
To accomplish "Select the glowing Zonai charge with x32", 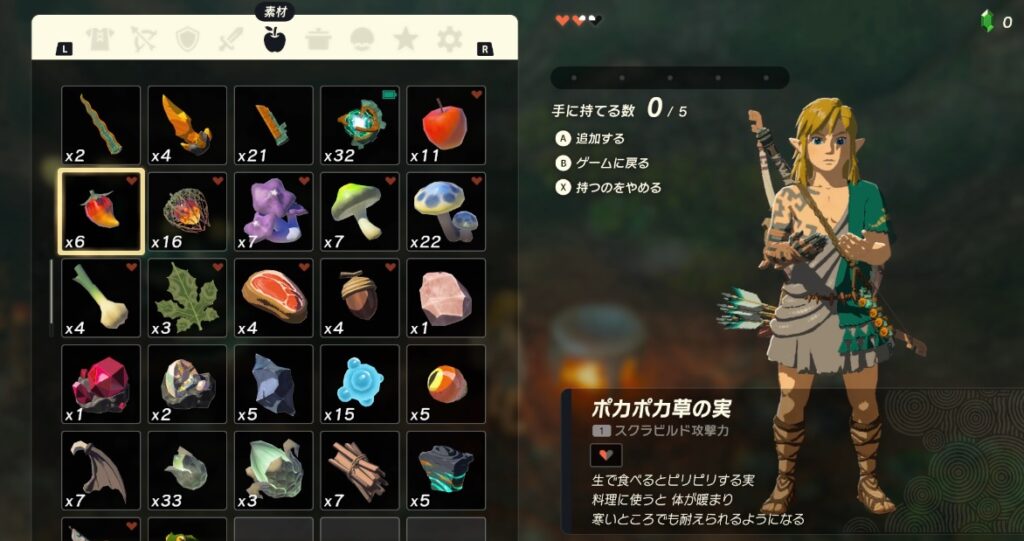I will 360,125.
